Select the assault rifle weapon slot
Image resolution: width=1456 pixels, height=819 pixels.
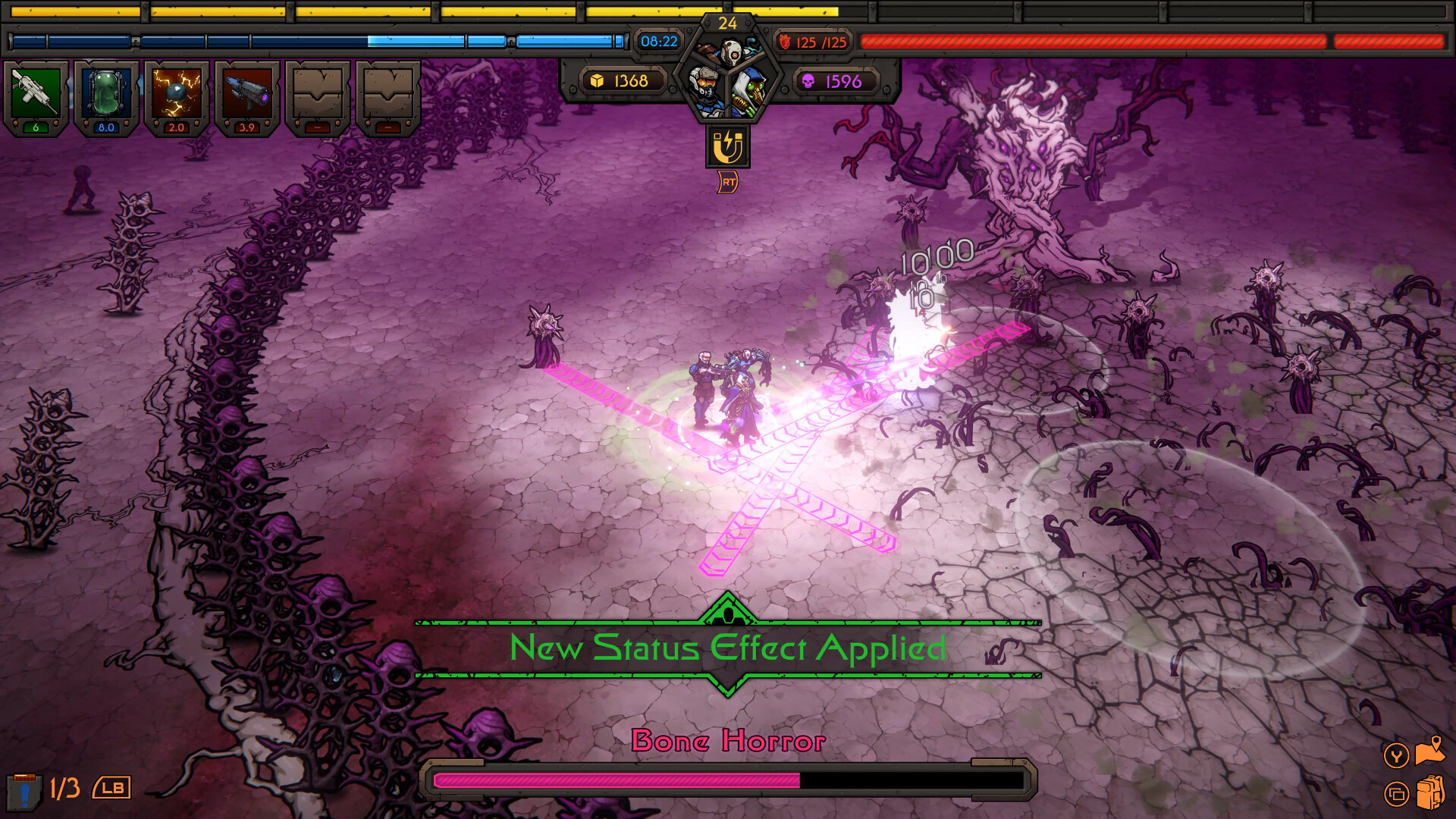pos(35,93)
